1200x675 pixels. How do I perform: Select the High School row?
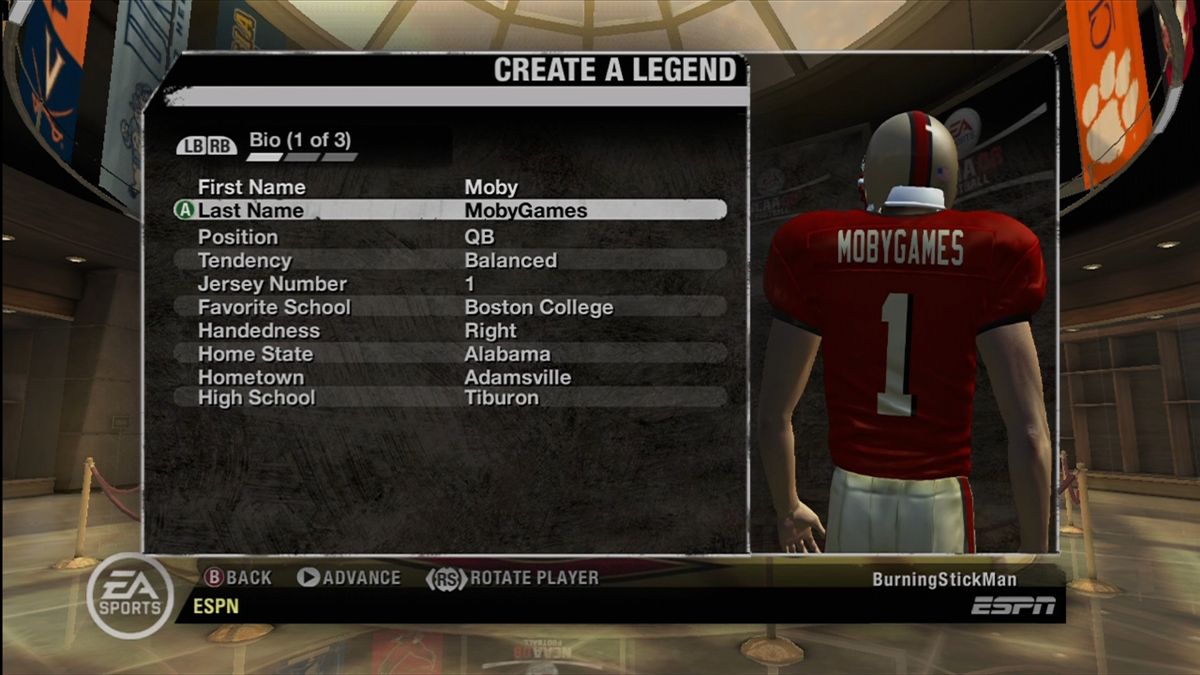tap(450, 398)
